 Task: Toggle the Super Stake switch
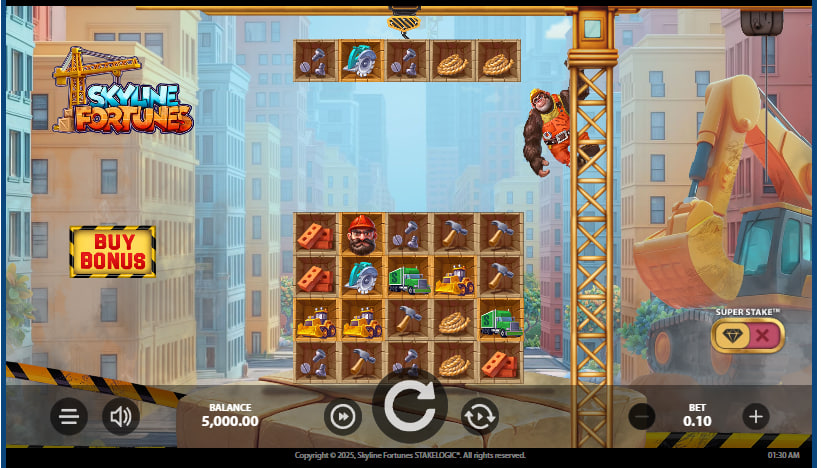pos(747,335)
